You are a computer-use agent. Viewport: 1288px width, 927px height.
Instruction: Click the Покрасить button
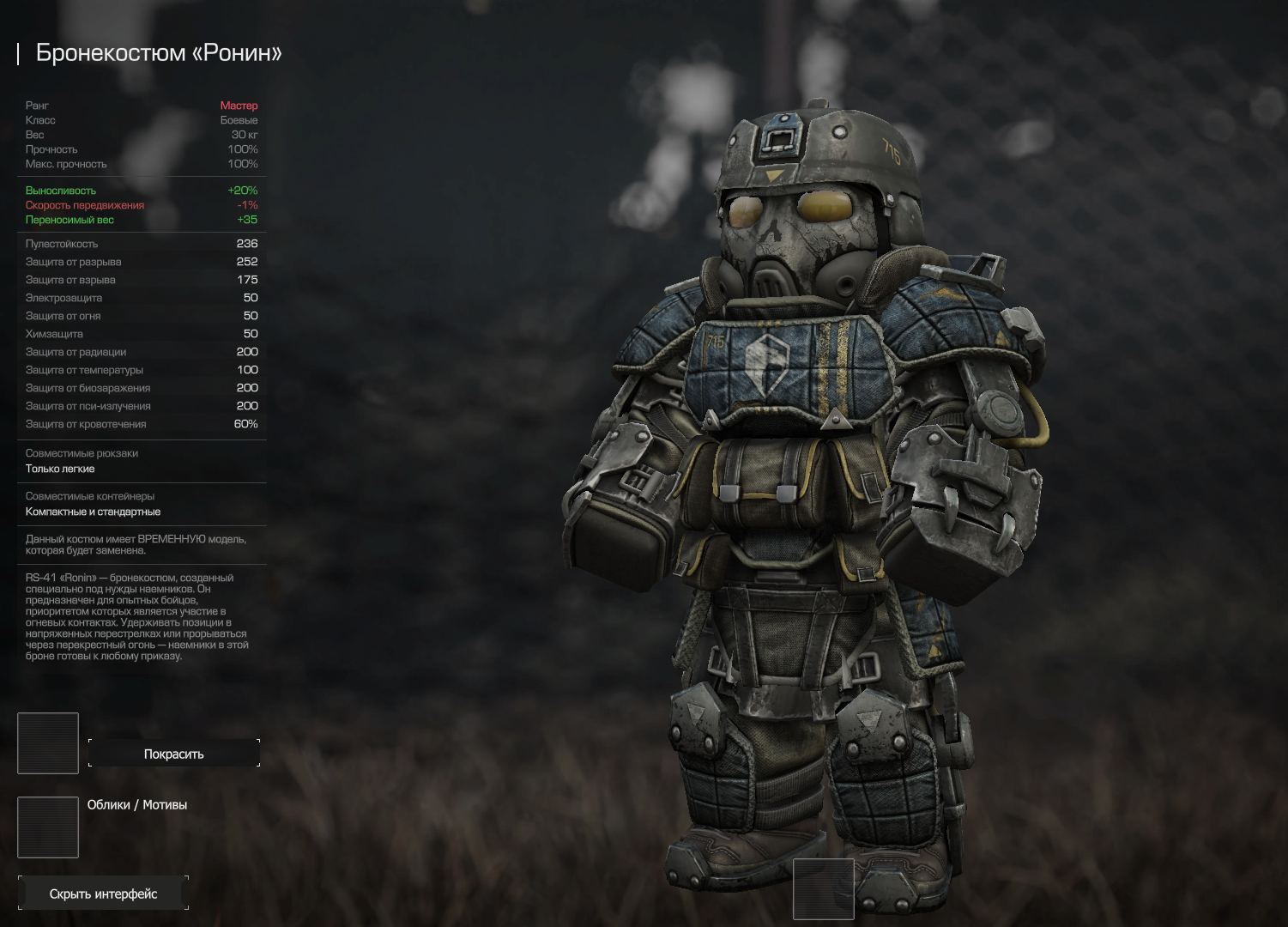coord(173,754)
